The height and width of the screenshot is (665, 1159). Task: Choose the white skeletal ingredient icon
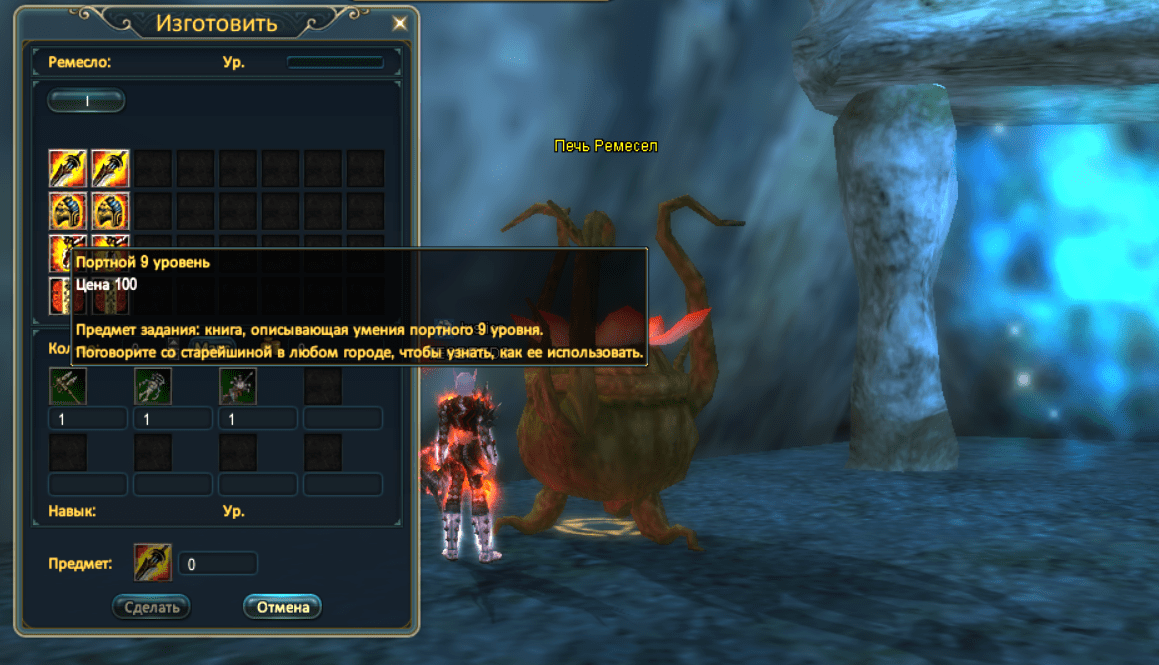pos(153,385)
